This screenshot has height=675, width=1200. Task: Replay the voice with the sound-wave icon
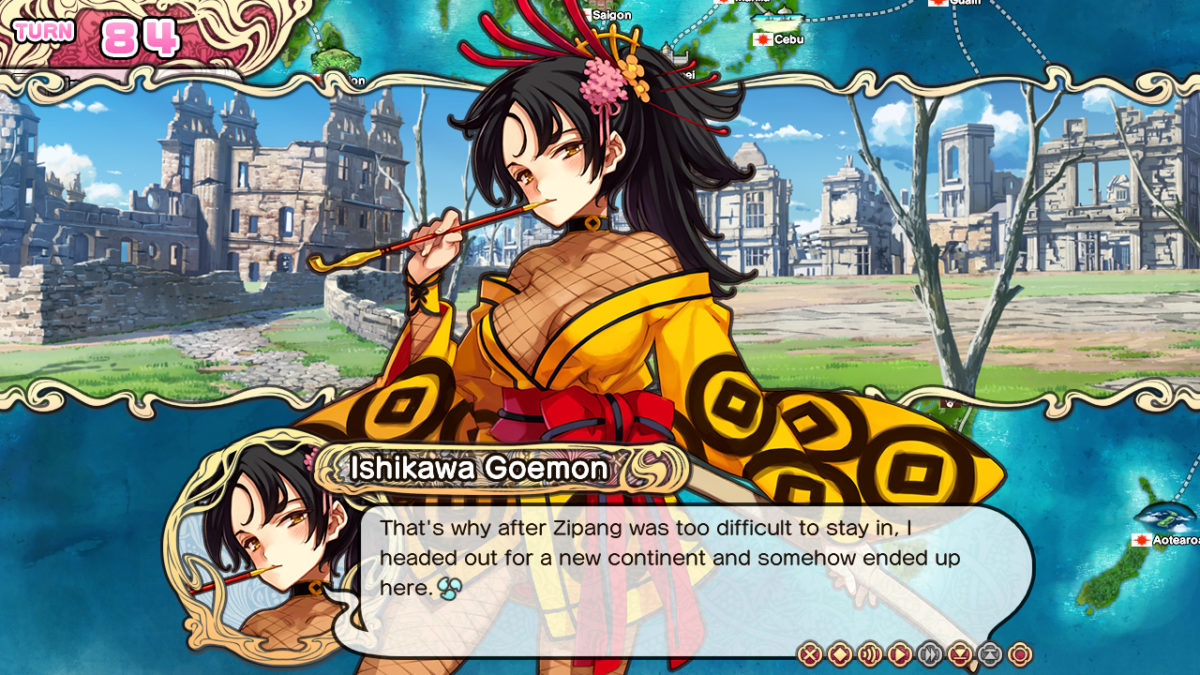tap(870, 655)
